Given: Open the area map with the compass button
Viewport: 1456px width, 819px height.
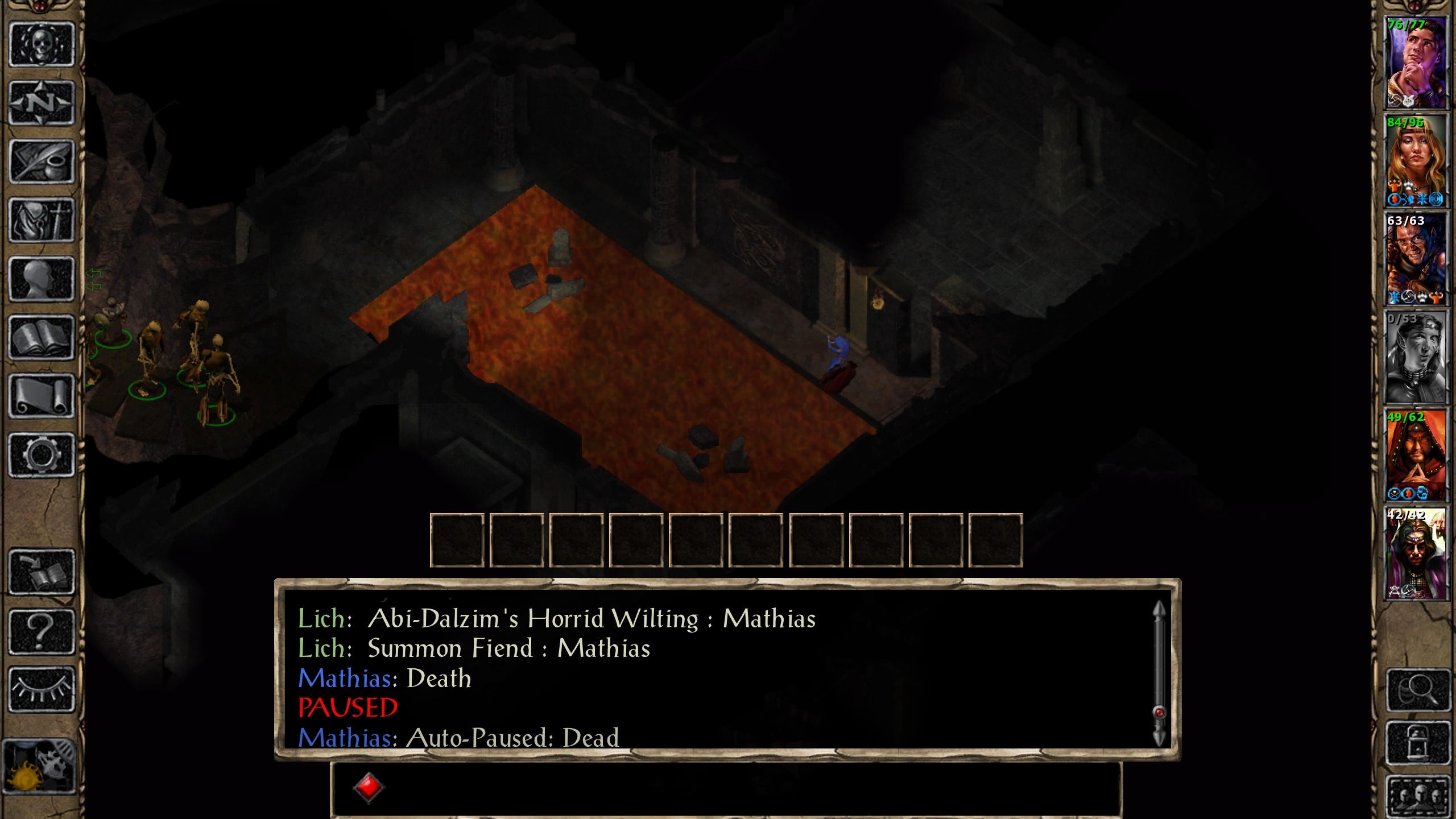Looking at the screenshot, I should click(x=42, y=104).
